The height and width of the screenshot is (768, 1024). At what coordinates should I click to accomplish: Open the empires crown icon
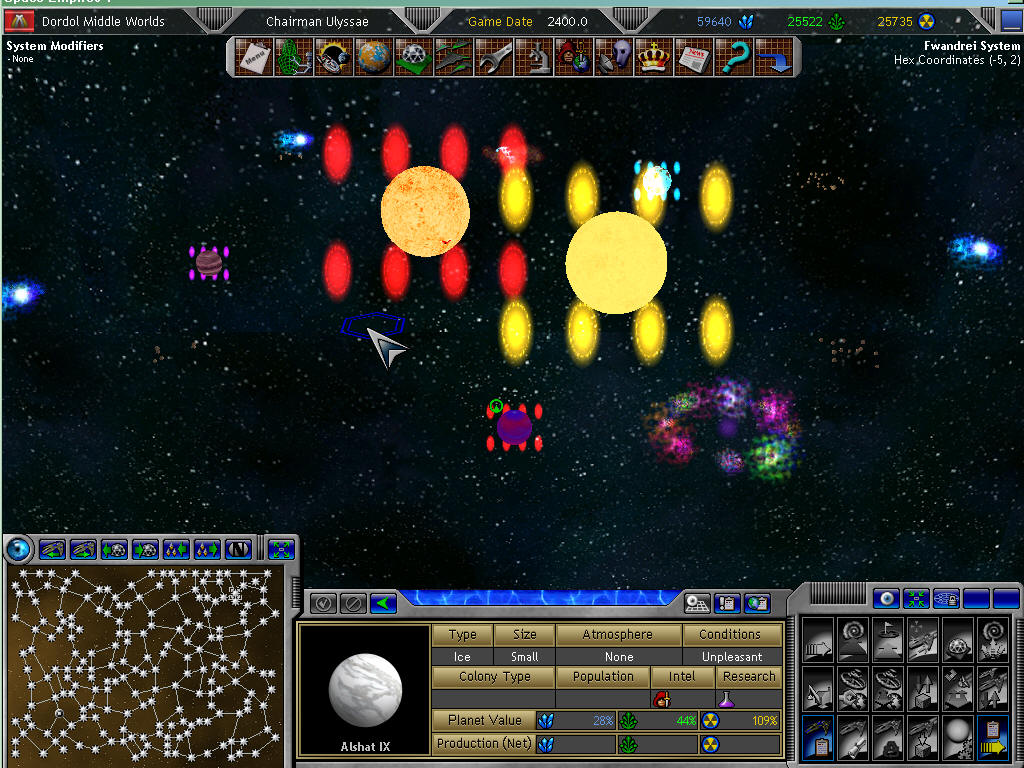653,57
